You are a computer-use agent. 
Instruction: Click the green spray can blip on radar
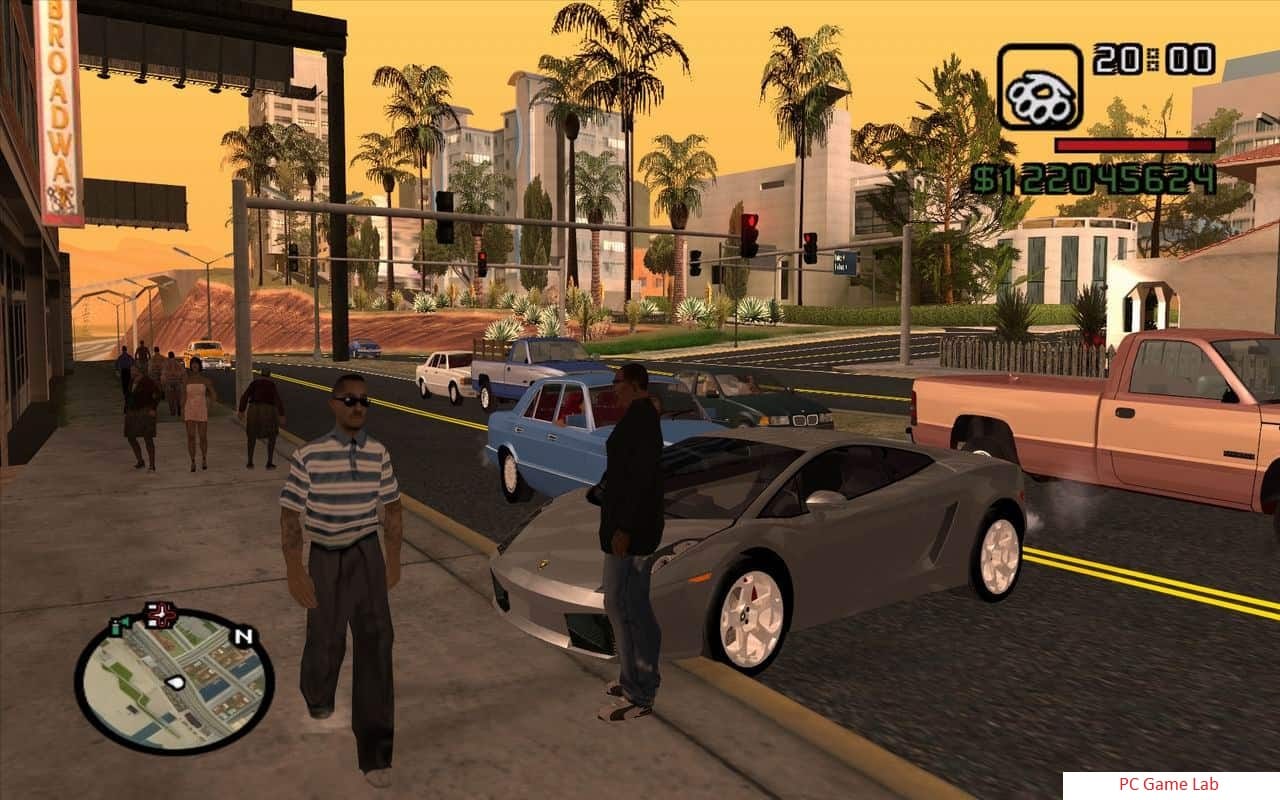click(x=120, y=626)
